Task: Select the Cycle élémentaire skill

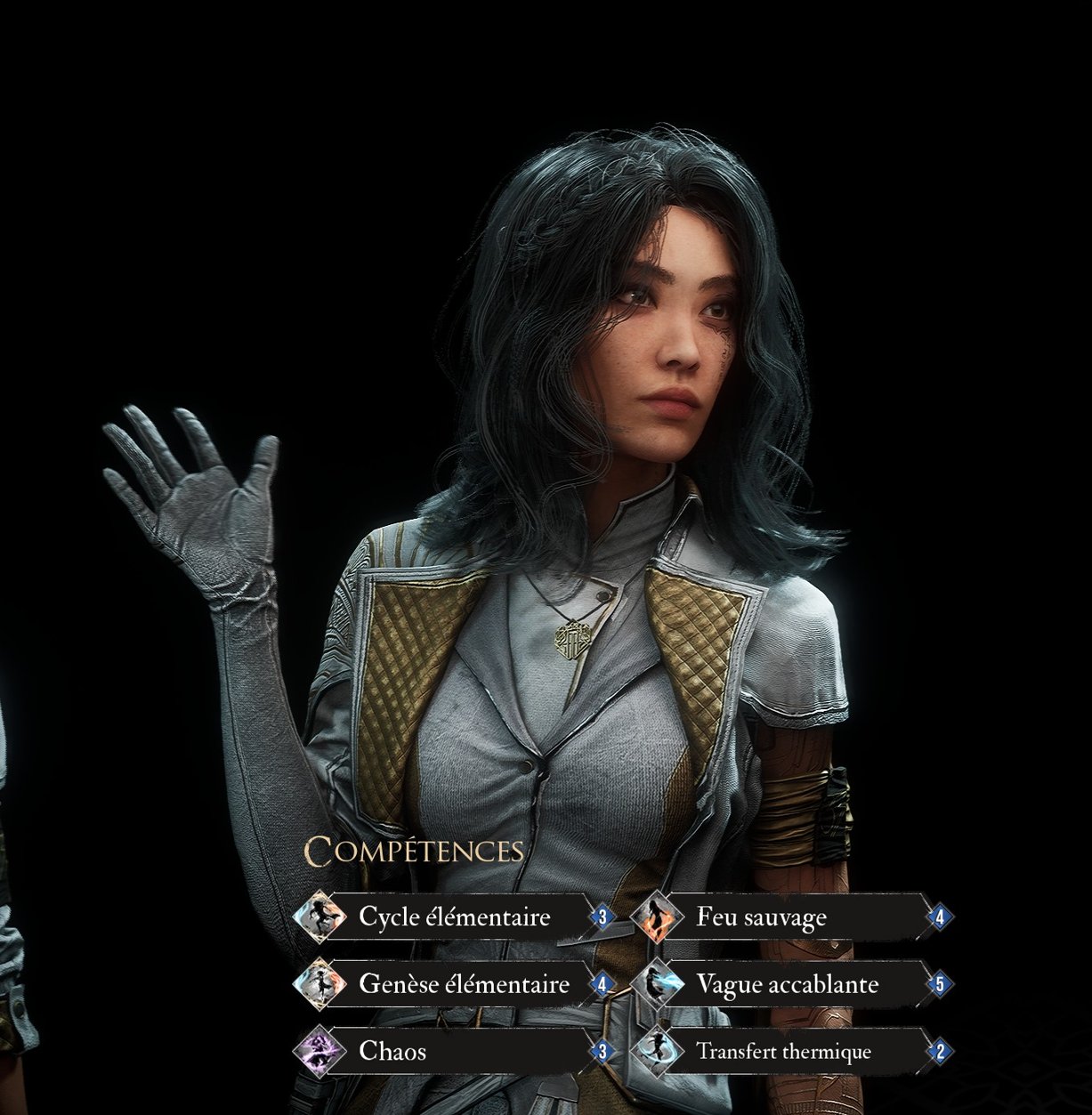Action: point(454,917)
